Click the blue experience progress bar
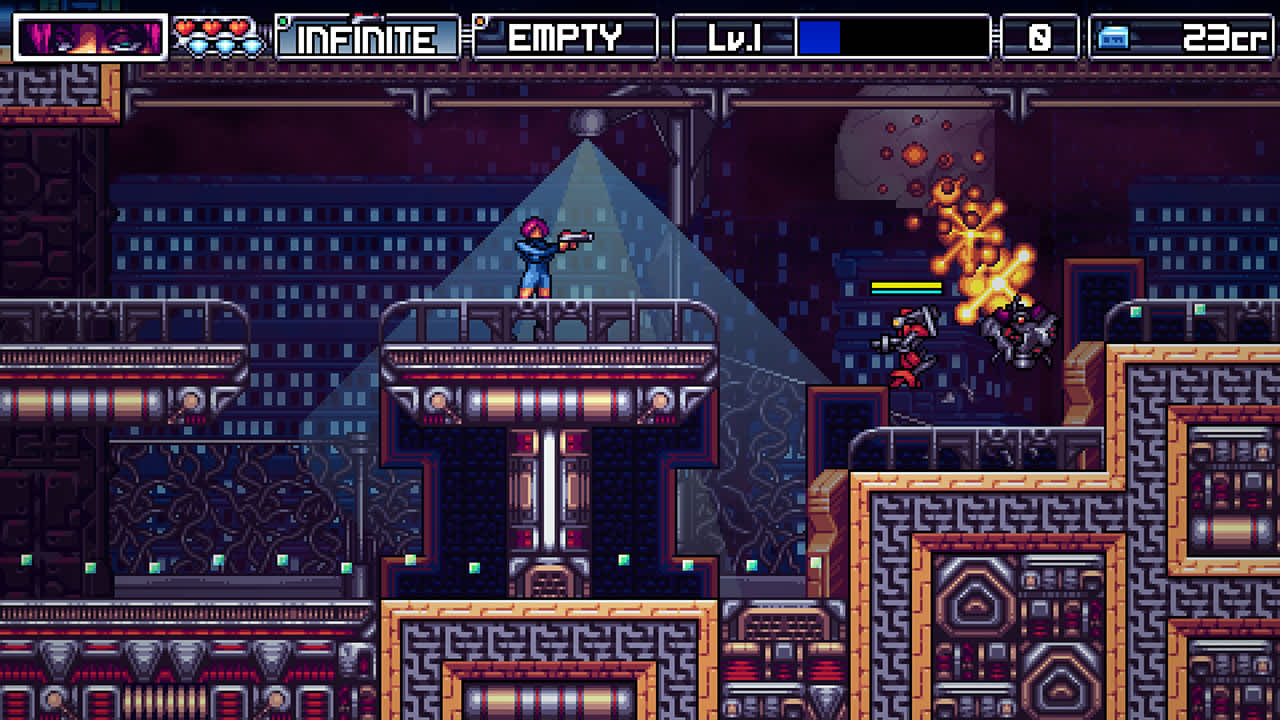Image resolution: width=1280 pixels, height=720 pixels. tap(820, 38)
